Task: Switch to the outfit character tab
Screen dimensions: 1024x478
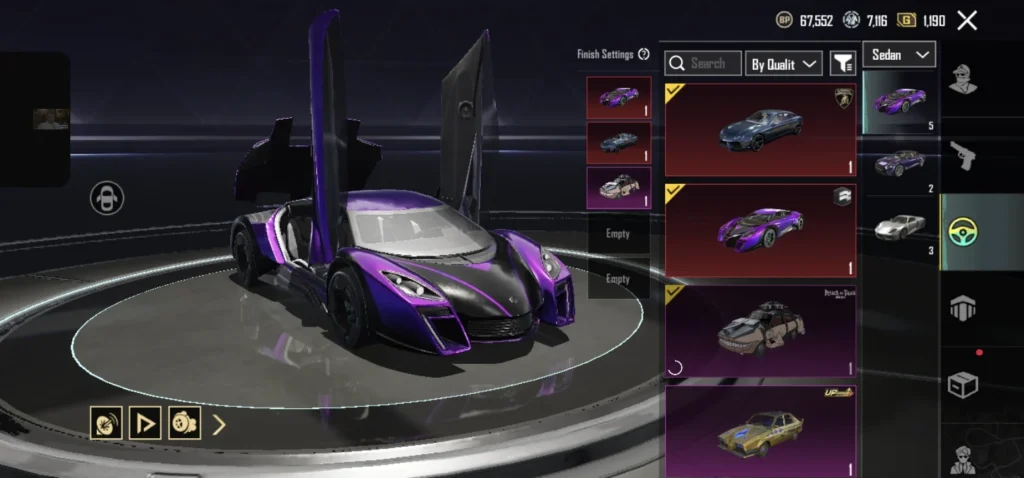Action: coord(964,78)
